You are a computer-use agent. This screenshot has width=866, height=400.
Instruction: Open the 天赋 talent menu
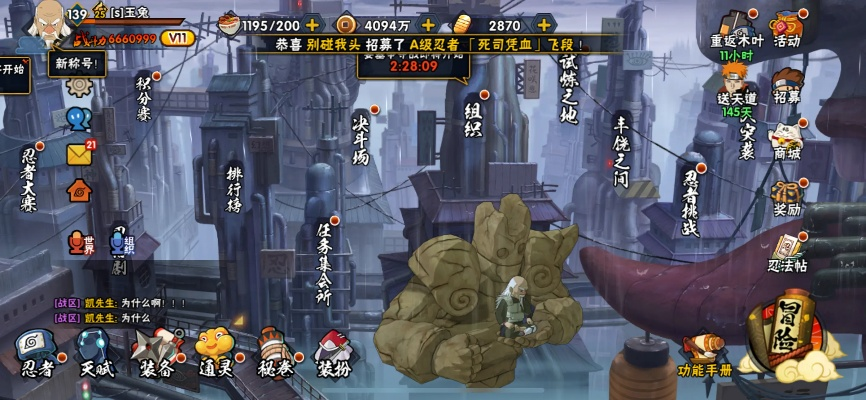pyautogui.click(x=94, y=352)
